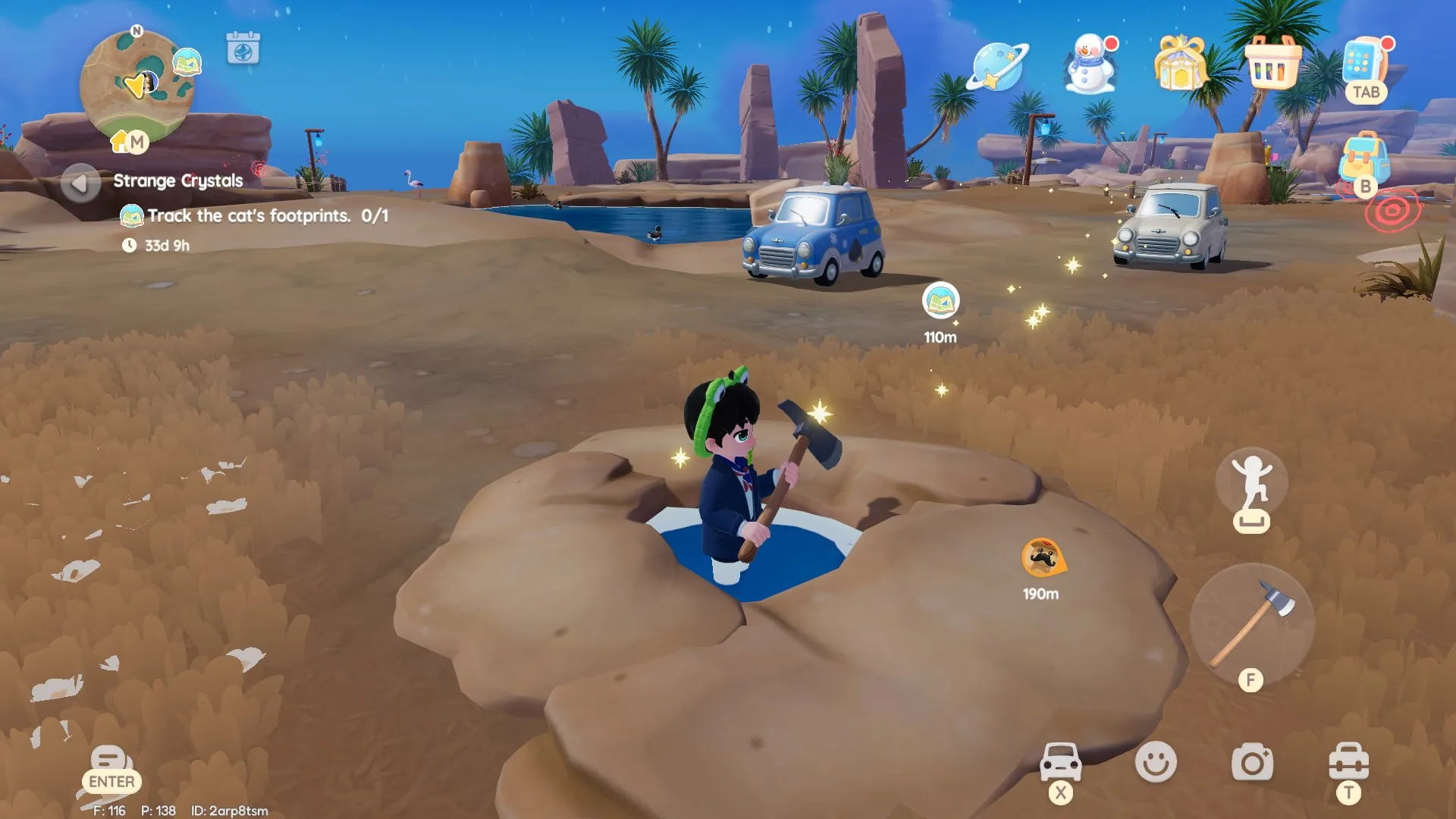
Task: Open the shopping basket store icon
Action: click(1273, 64)
